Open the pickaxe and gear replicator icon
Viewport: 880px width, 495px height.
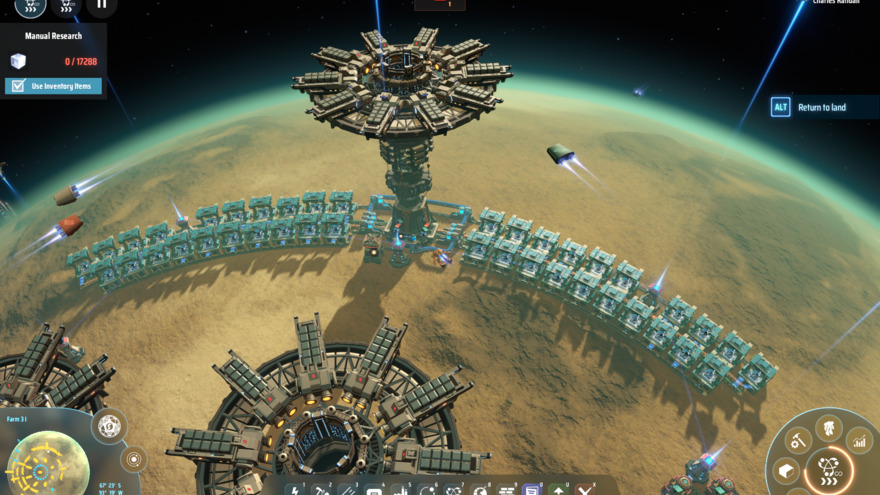tap(800, 439)
